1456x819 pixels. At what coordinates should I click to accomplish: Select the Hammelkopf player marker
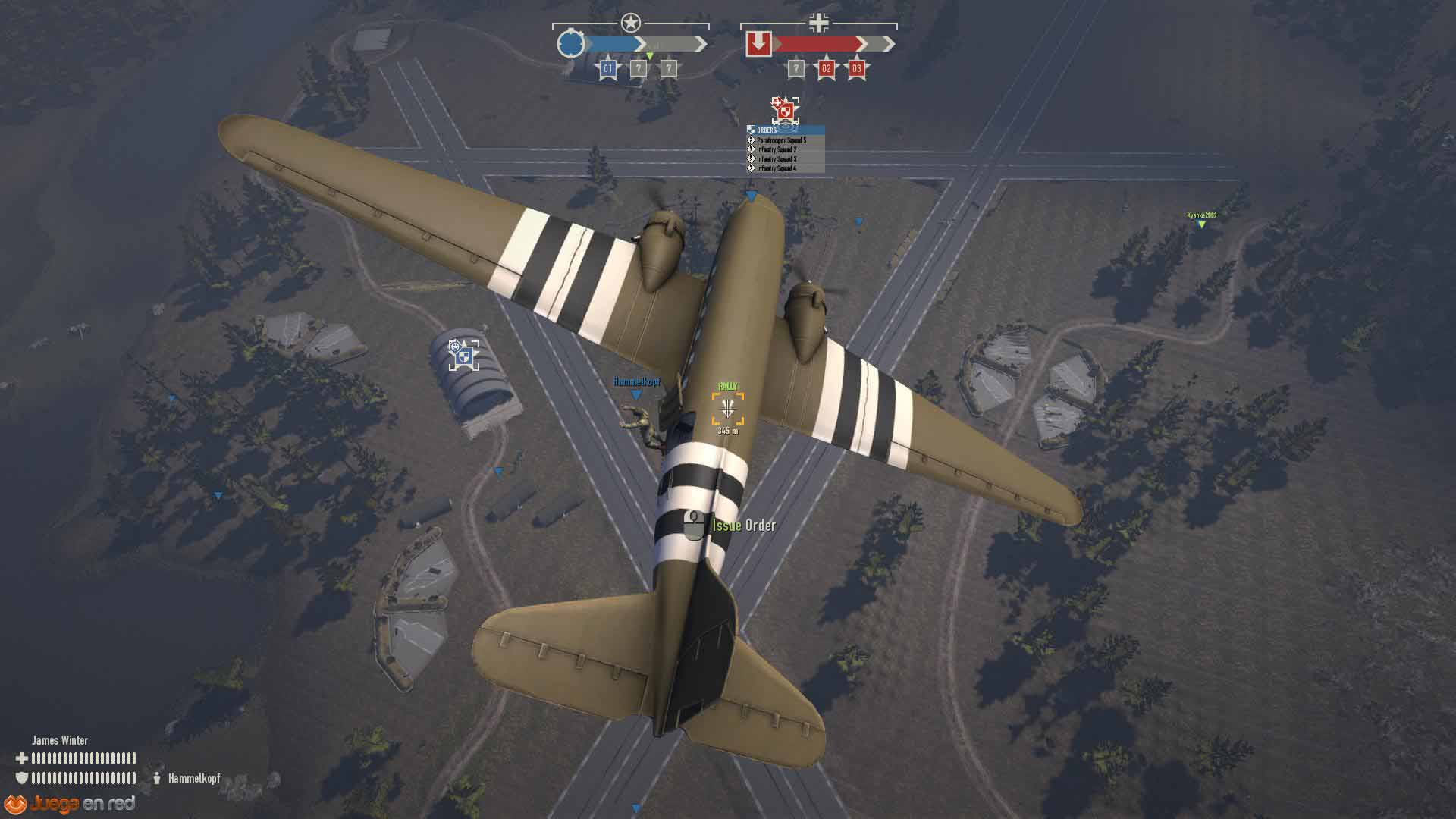636,394
